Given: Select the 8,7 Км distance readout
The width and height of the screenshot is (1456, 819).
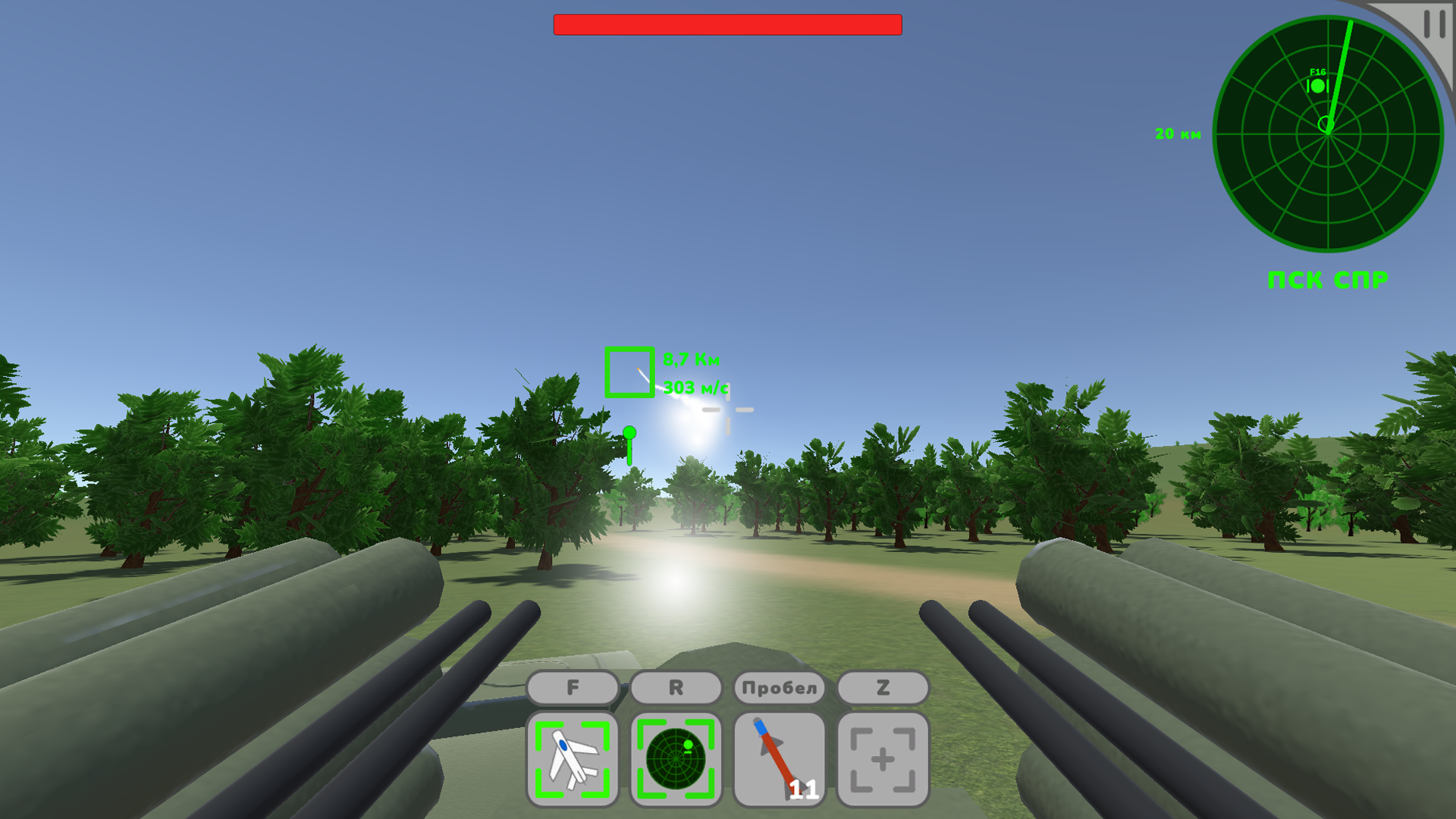Looking at the screenshot, I should pos(692,358).
